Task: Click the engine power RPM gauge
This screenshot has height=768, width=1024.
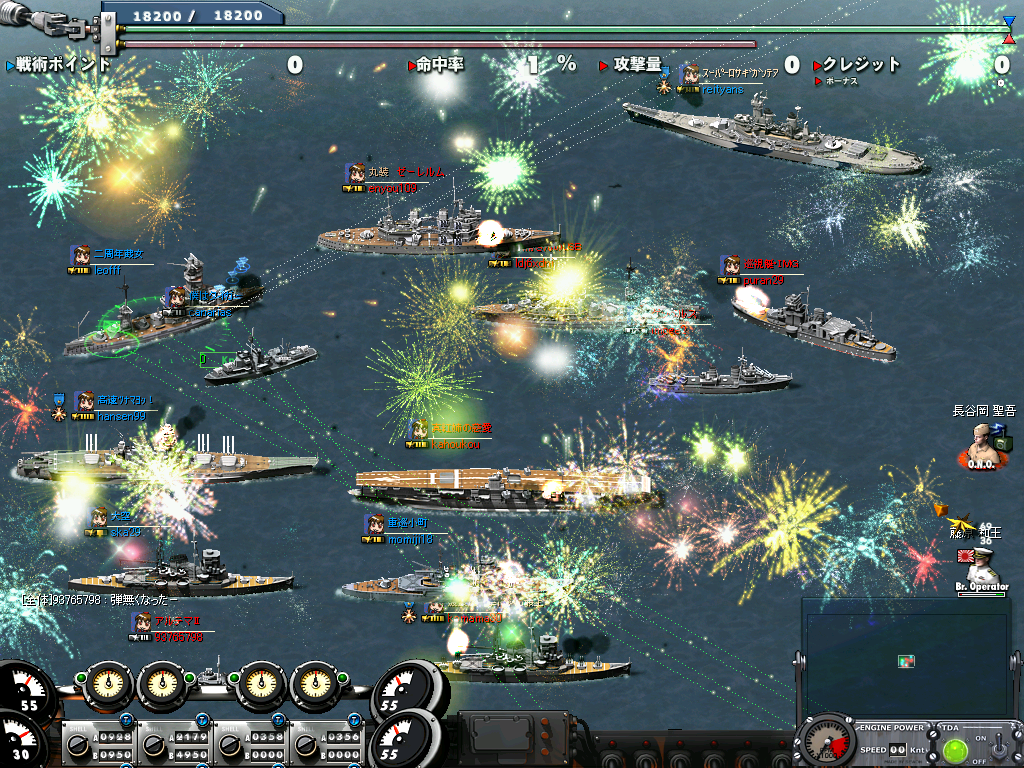Action: click(829, 743)
